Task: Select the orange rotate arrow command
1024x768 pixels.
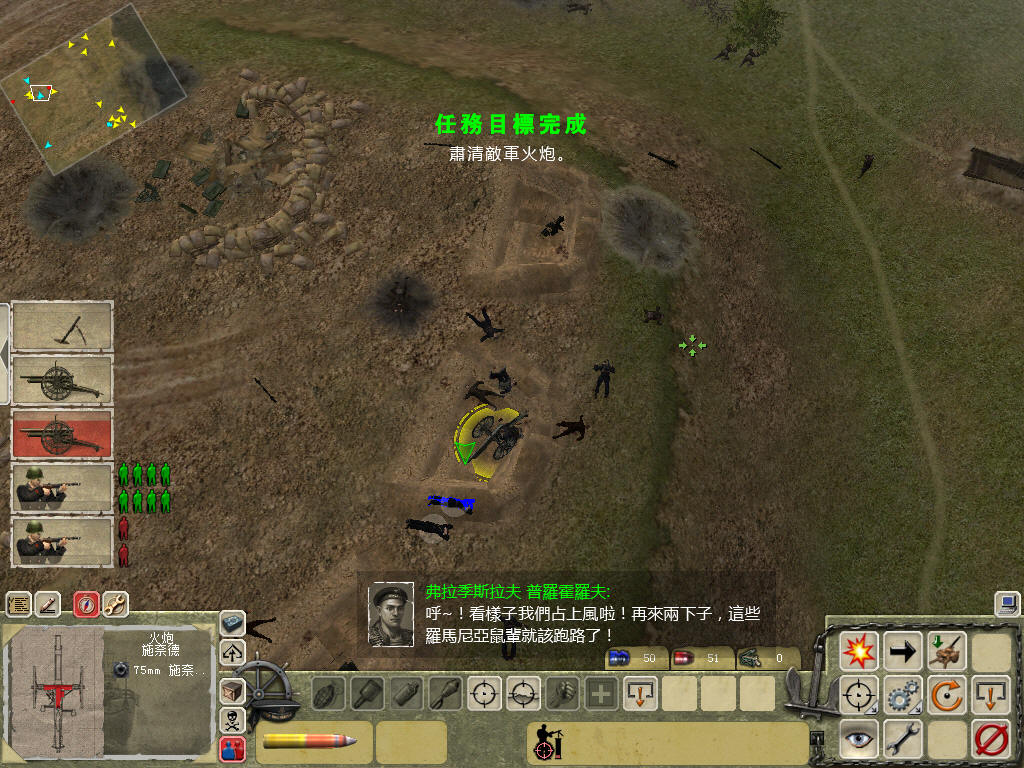Action: pyautogui.click(x=946, y=694)
